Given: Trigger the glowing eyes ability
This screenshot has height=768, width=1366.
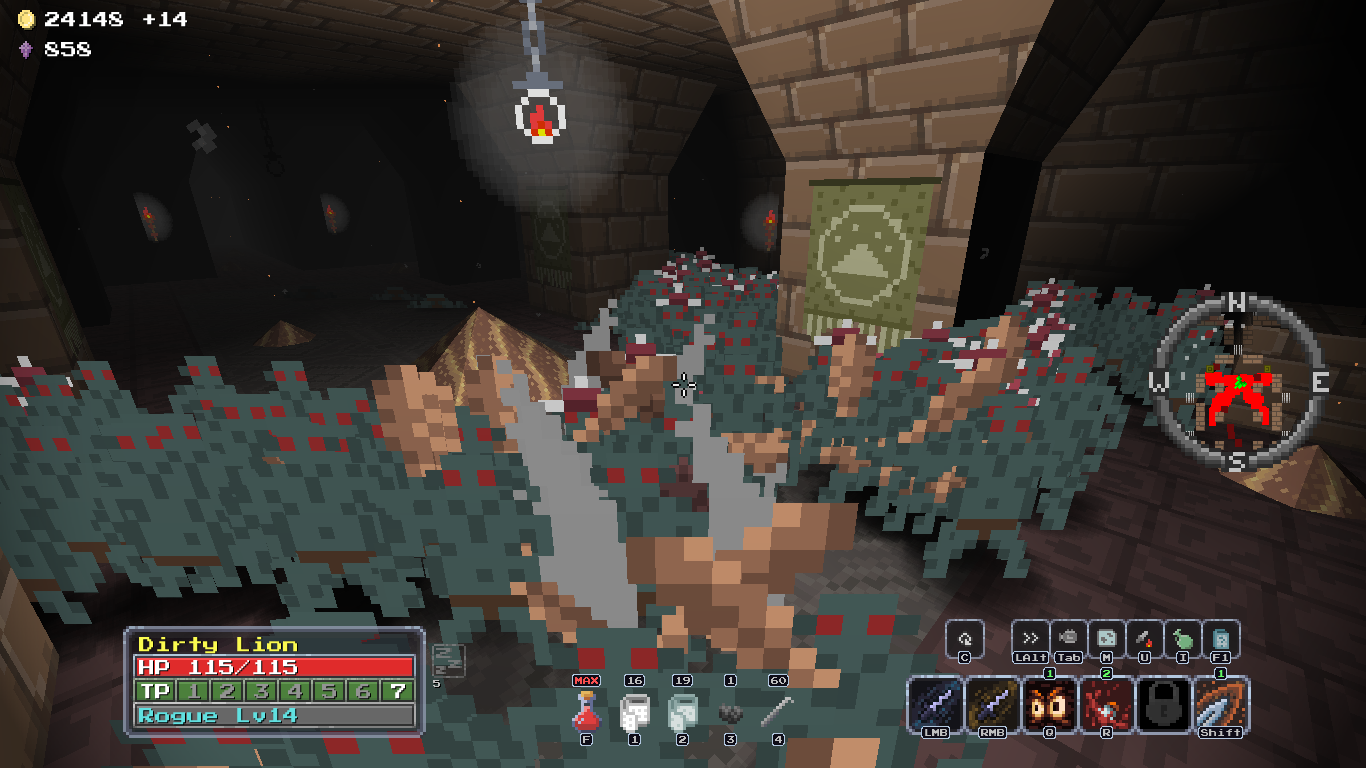Looking at the screenshot, I should 1050,704.
